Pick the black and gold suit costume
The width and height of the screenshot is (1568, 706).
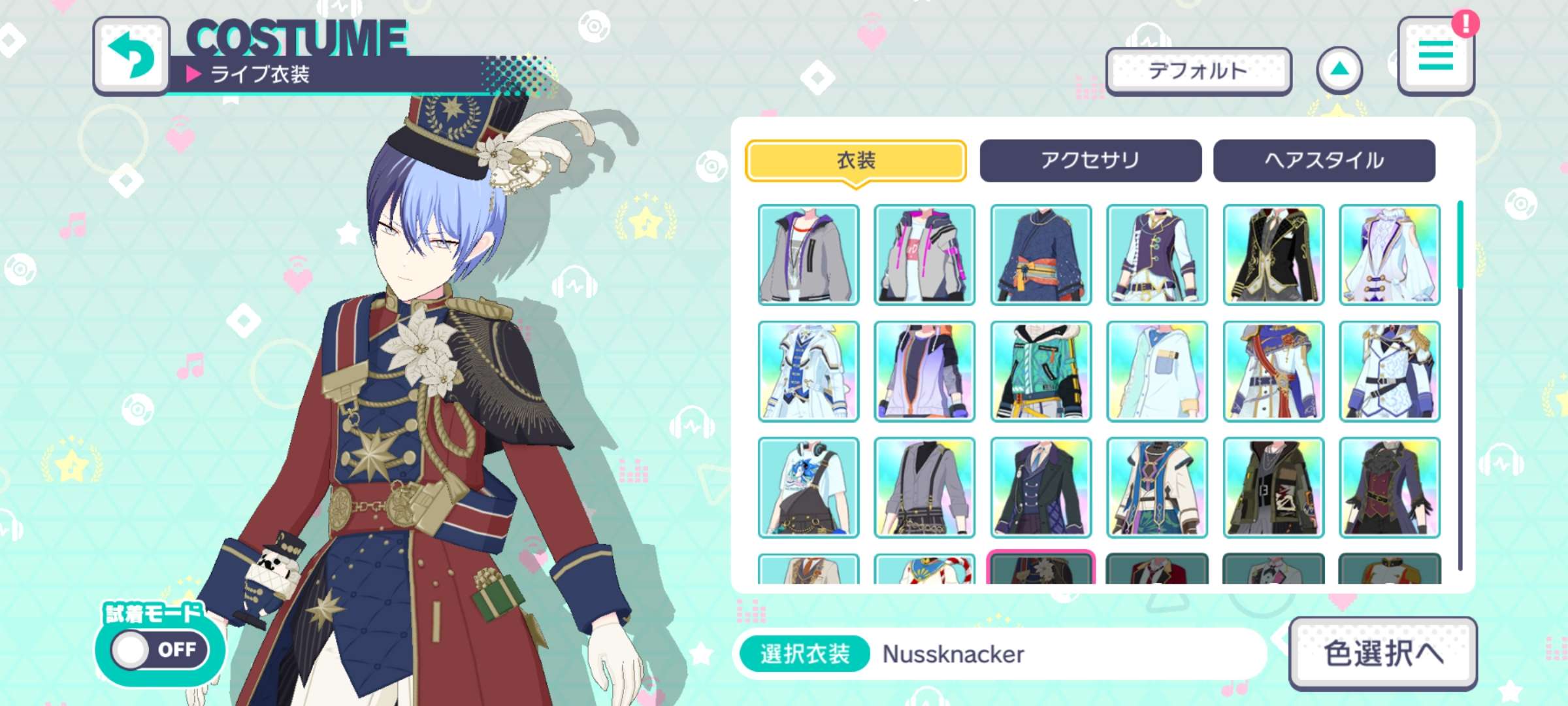[1273, 255]
